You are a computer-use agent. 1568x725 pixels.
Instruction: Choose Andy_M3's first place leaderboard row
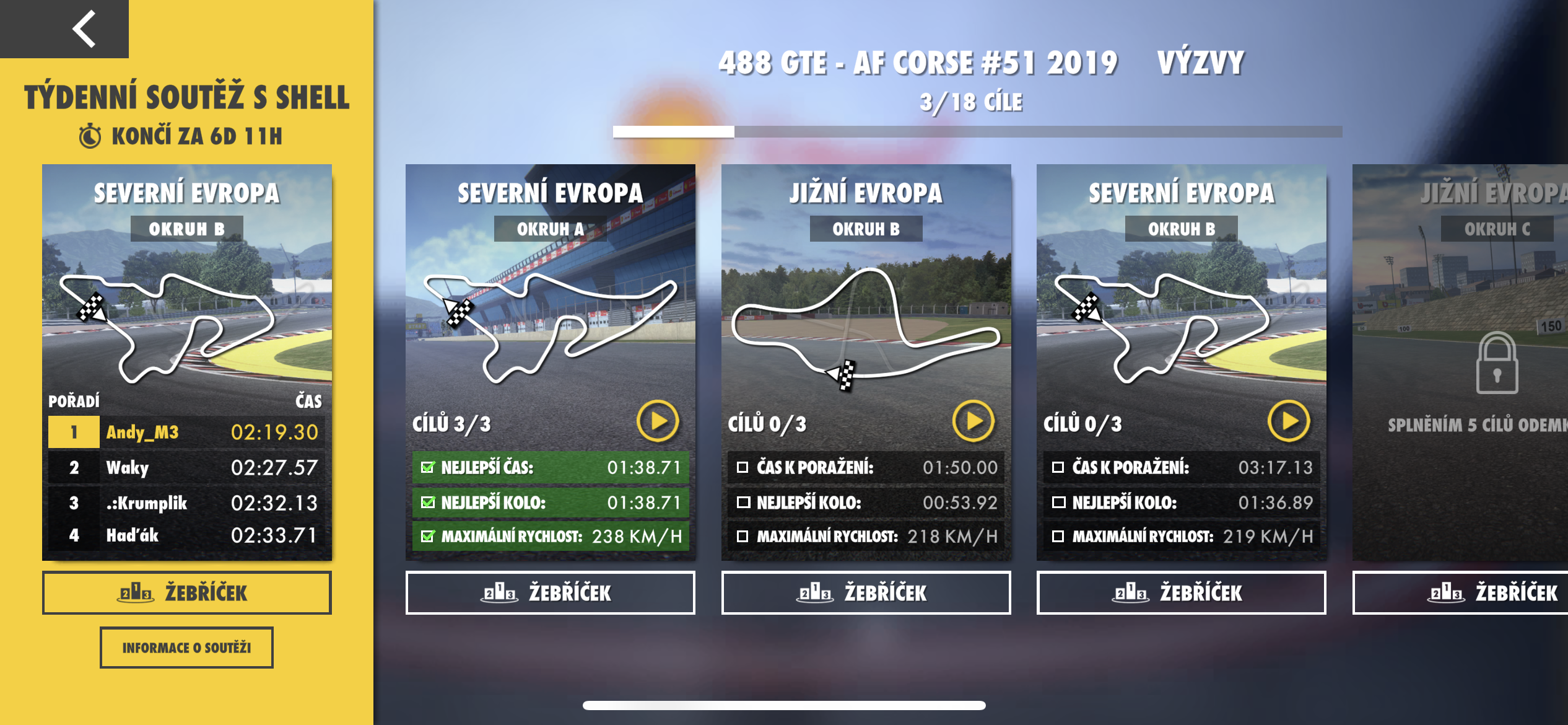point(186,432)
